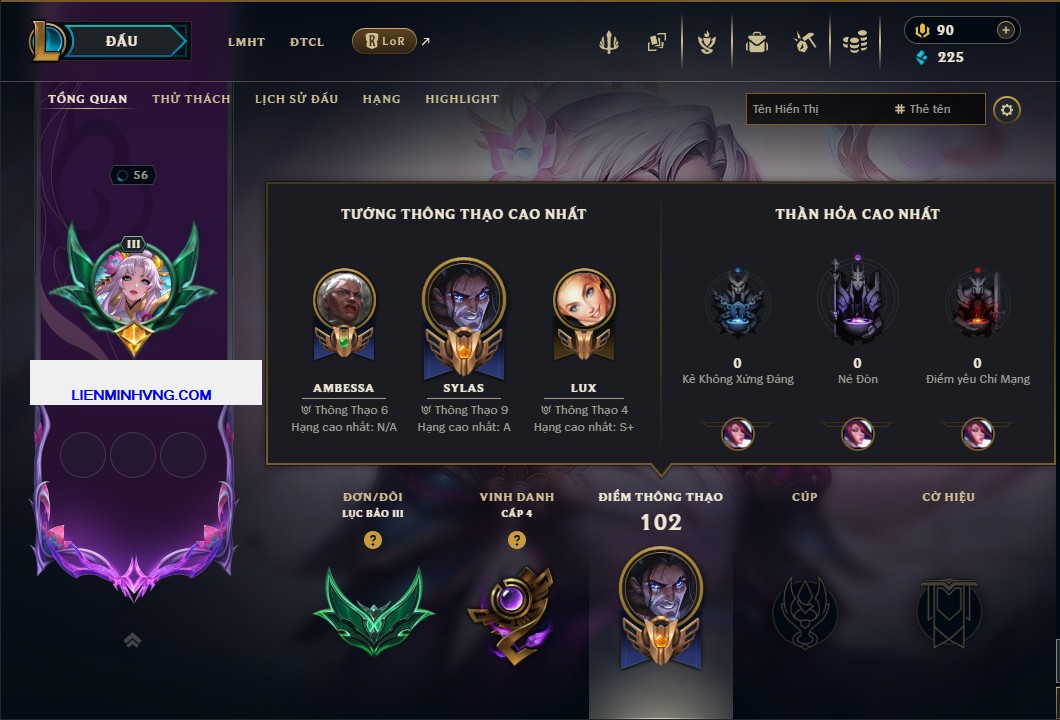This screenshot has width=1060, height=720.
Task: Switch to the LỊCH SỬ ĐẤU tab
Action: pos(296,99)
